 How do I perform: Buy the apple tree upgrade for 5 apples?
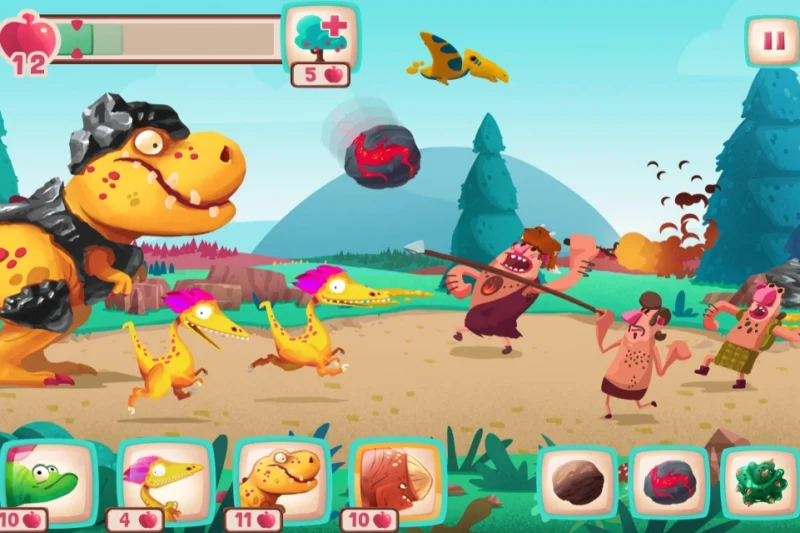tap(320, 36)
